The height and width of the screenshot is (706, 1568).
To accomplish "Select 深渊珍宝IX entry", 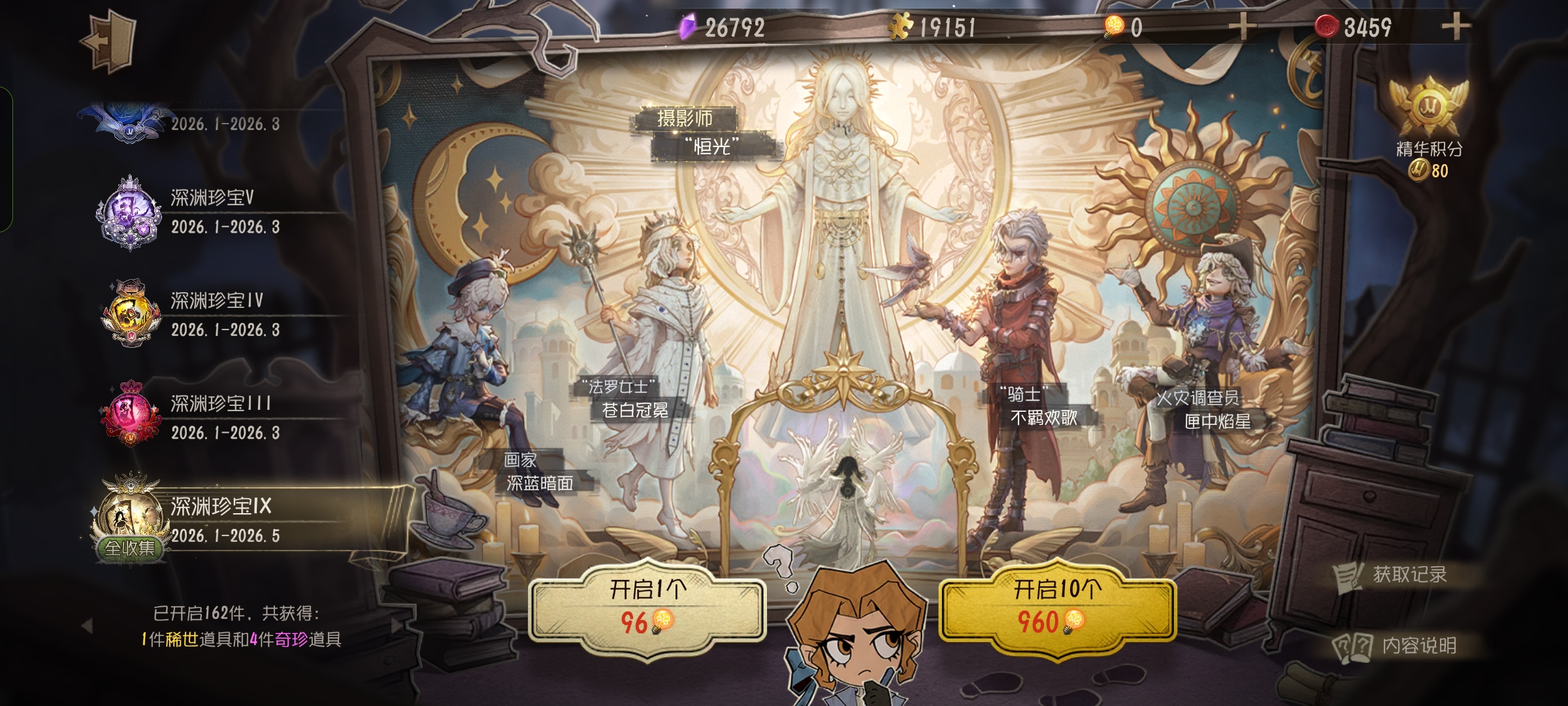I will (x=222, y=520).
